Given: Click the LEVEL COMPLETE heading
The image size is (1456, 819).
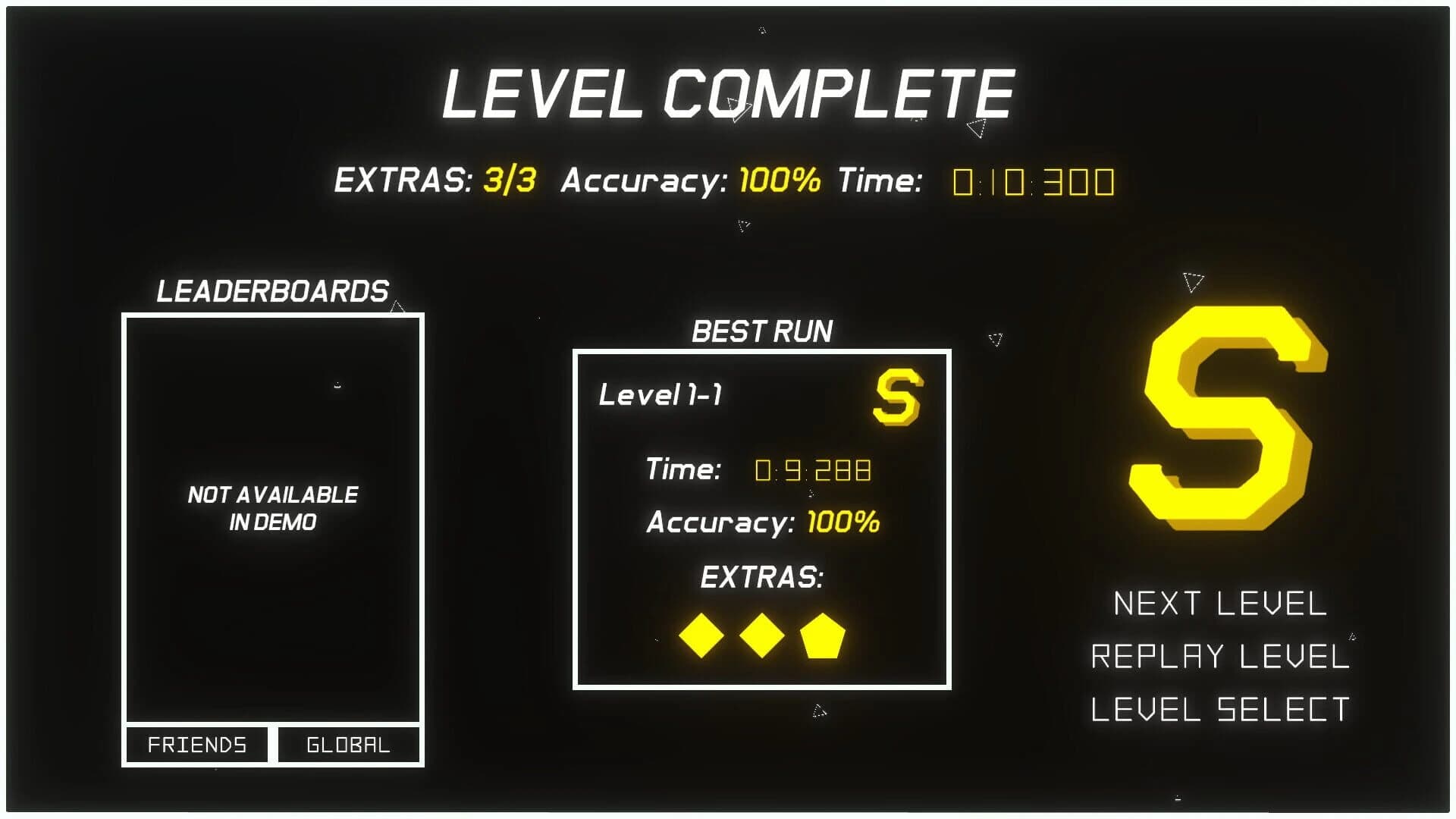Looking at the screenshot, I should pos(726,93).
